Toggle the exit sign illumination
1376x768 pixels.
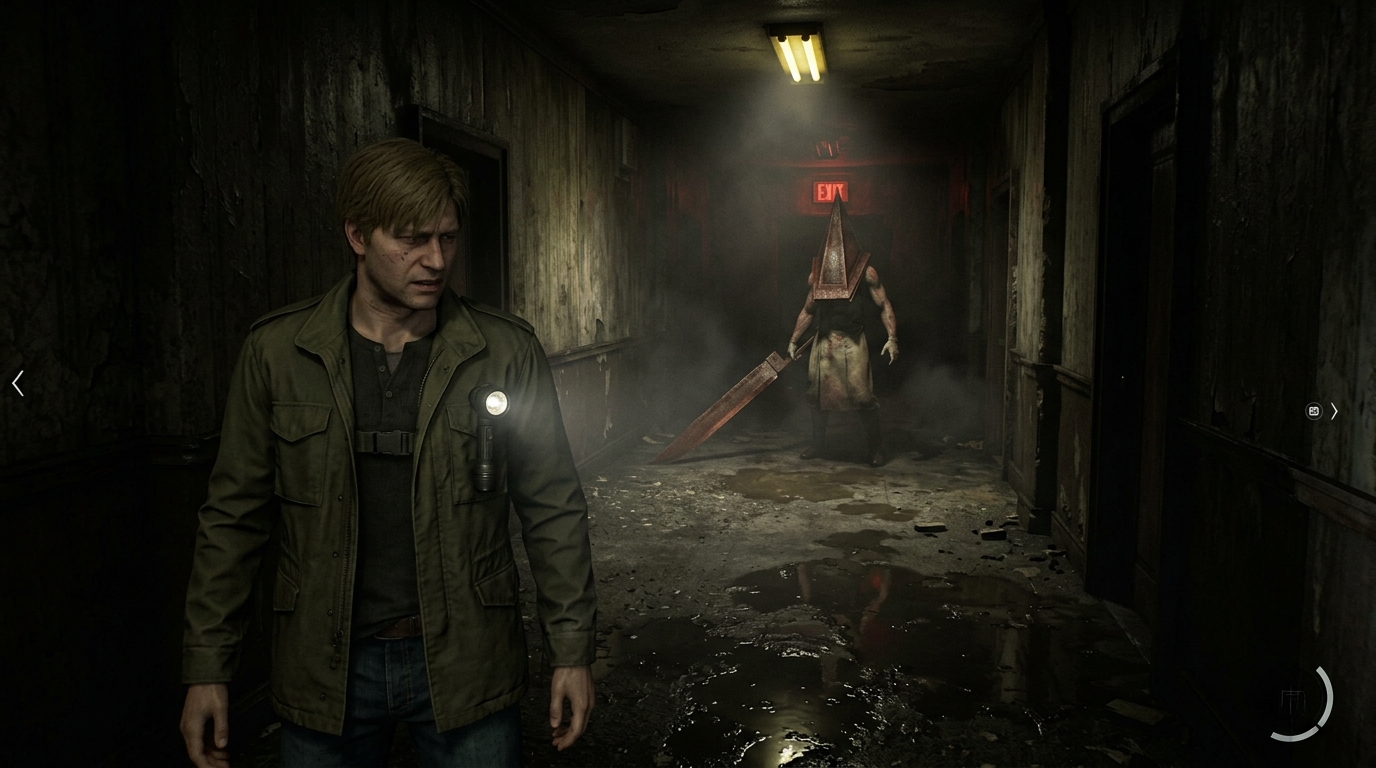[832, 189]
